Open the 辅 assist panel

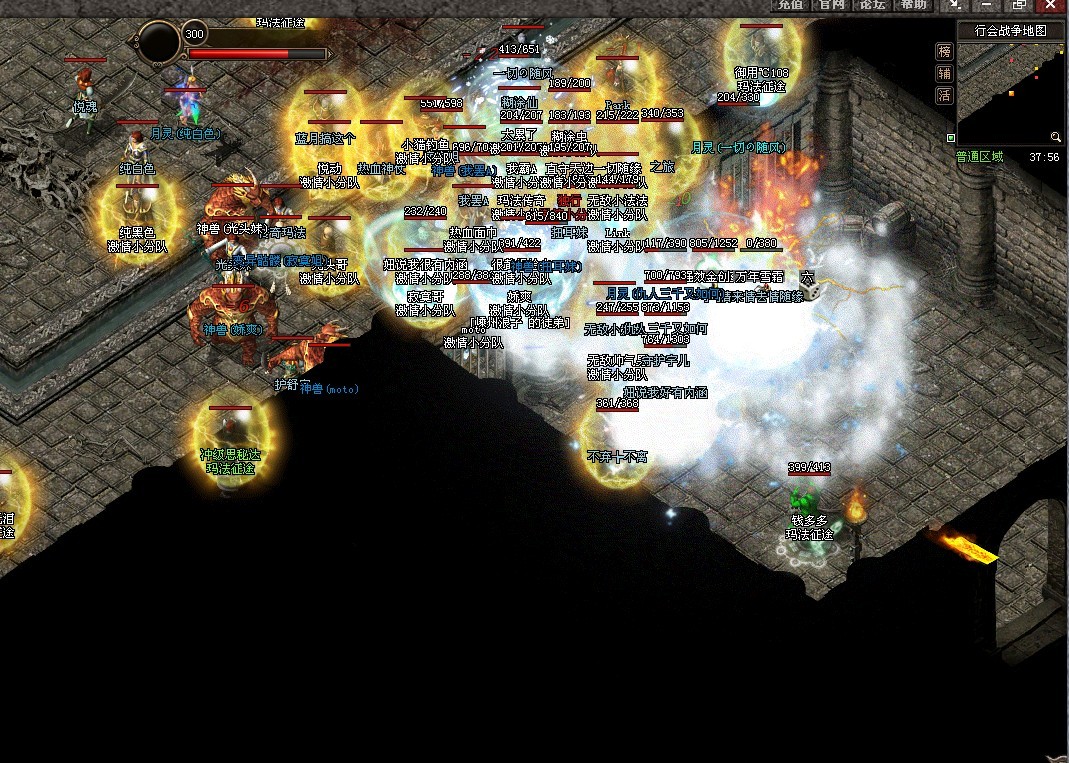click(944, 73)
